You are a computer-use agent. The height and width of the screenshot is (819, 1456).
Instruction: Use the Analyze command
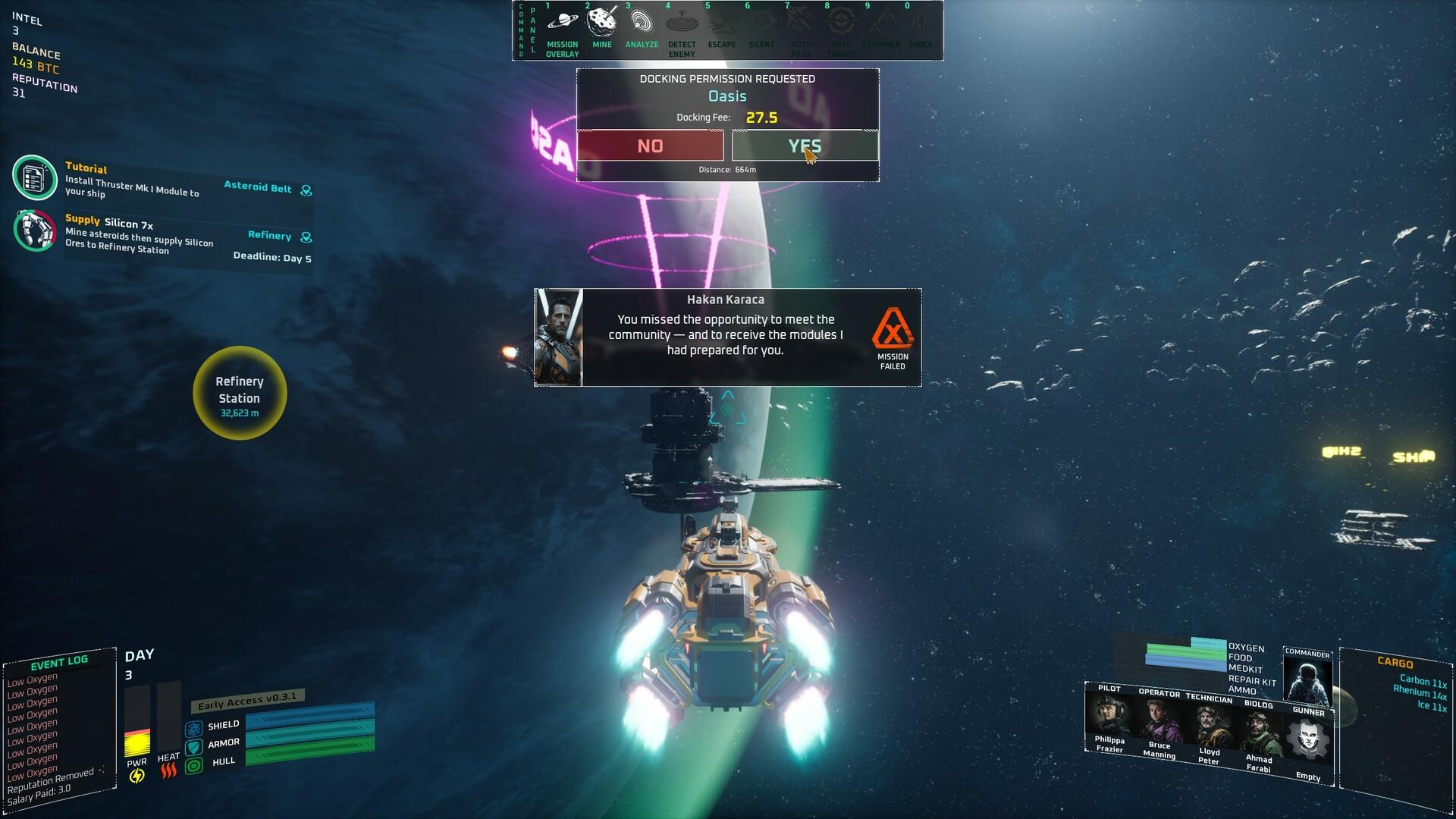[x=642, y=27]
